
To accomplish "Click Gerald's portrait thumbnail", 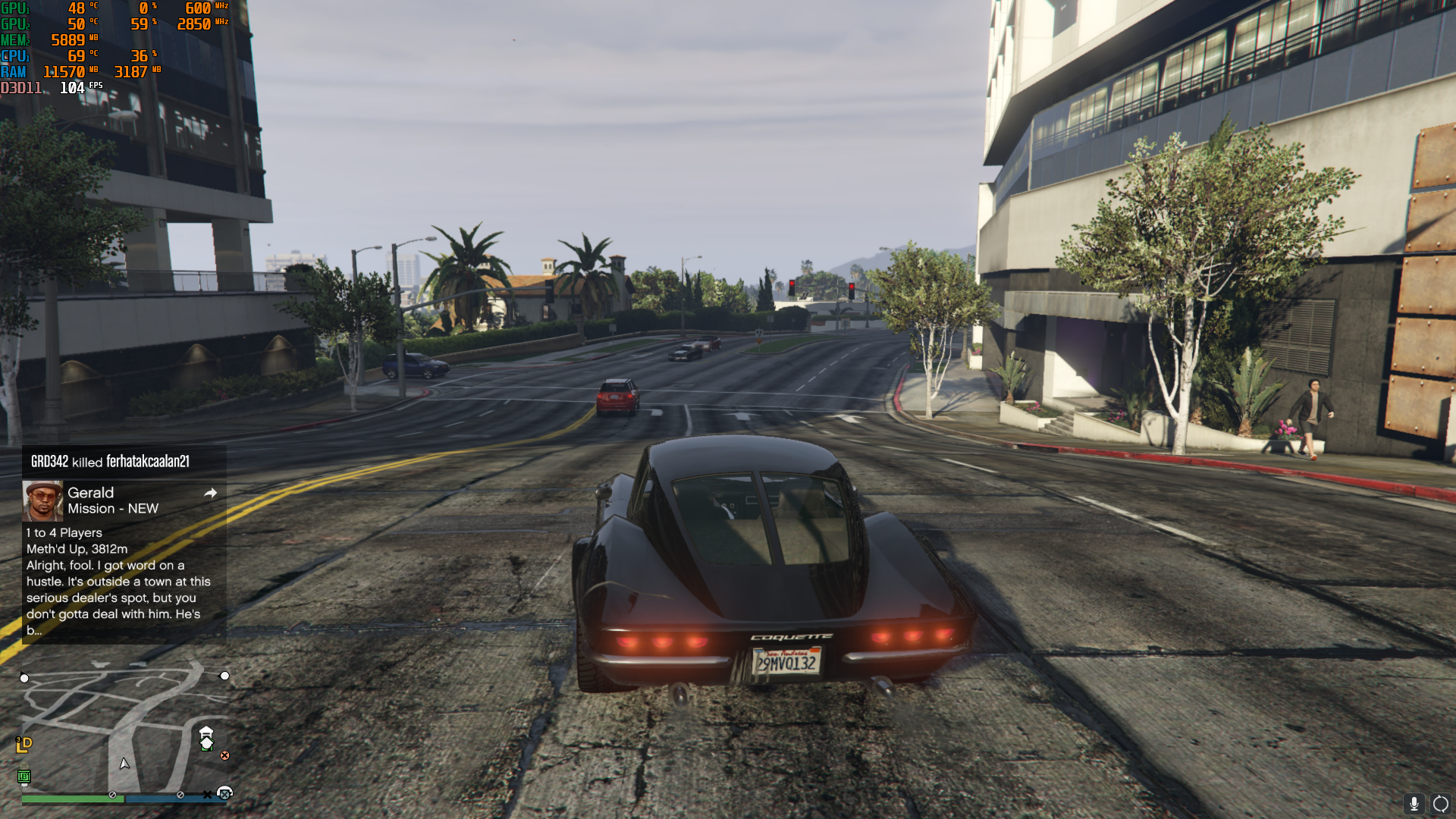I will tap(42, 500).
